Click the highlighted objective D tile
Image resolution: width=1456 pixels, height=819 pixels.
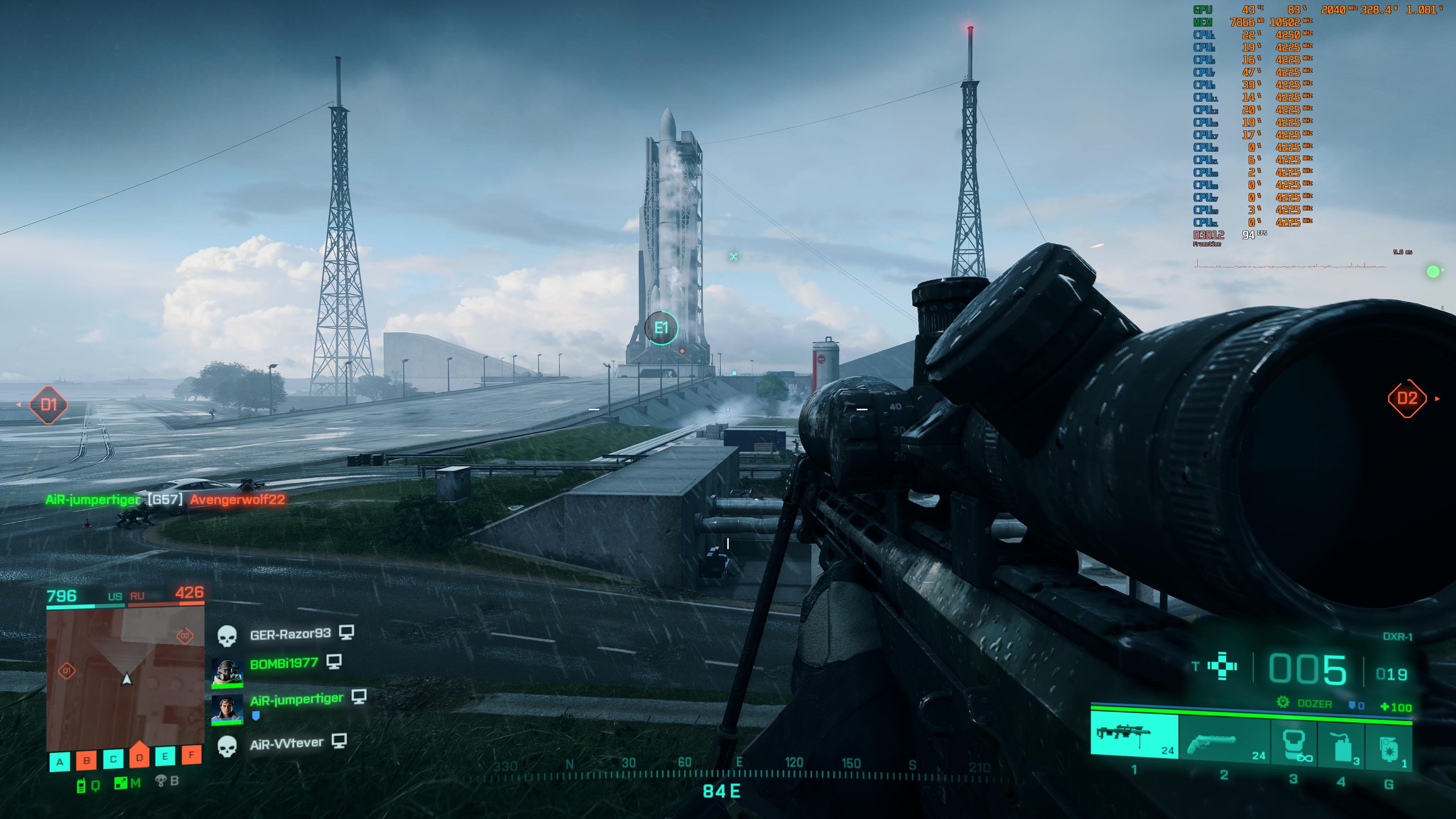point(140,756)
